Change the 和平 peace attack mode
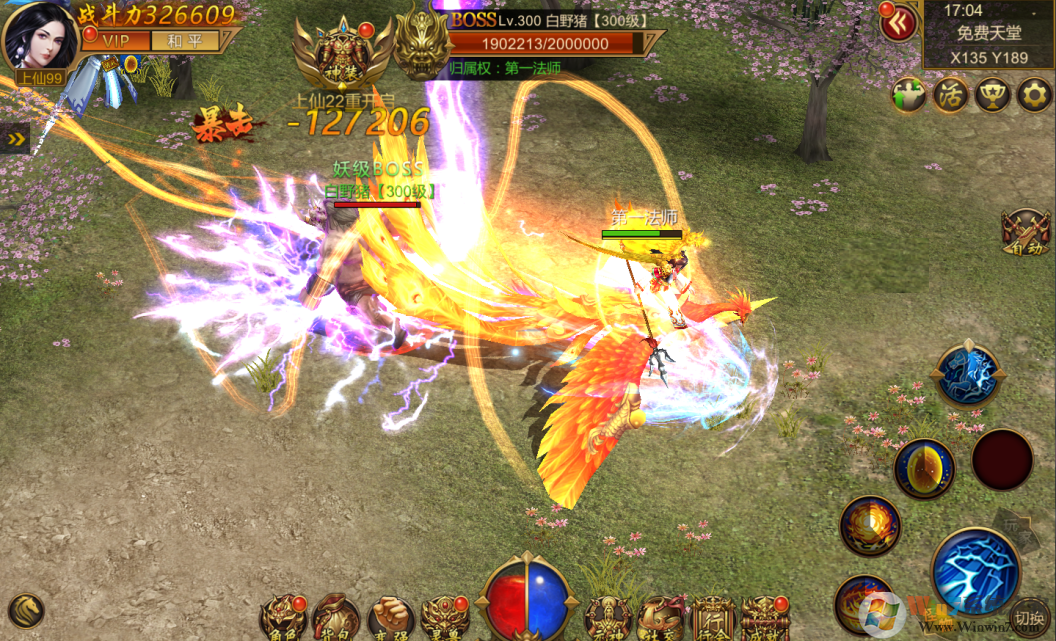This screenshot has height=641, width=1056. tap(181, 41)
